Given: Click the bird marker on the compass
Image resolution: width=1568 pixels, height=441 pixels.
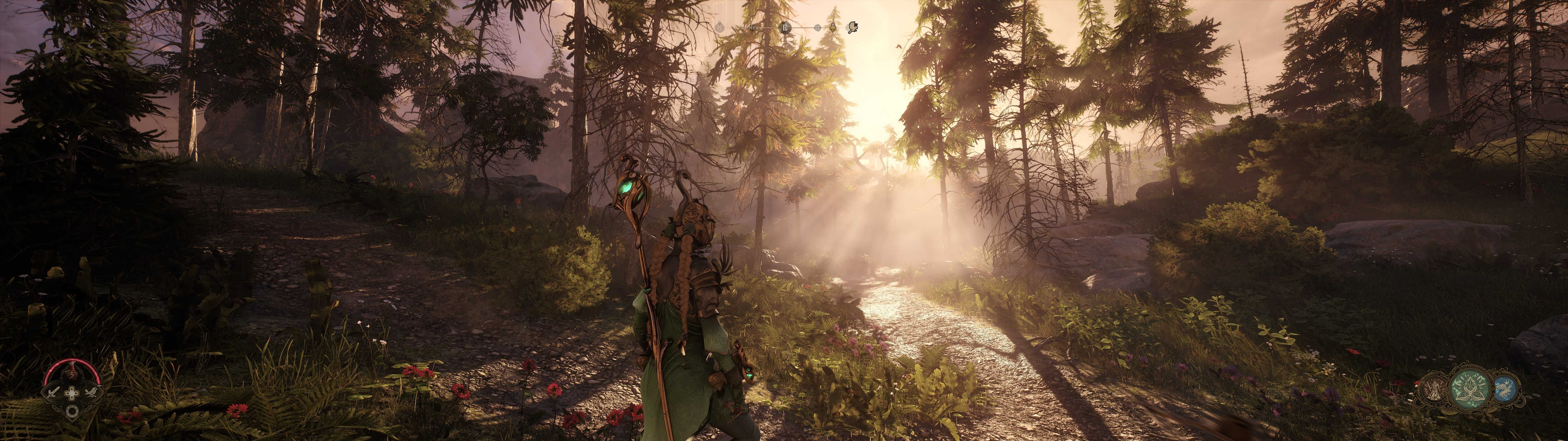Looking at the screenshot, I should coord(853,27).
